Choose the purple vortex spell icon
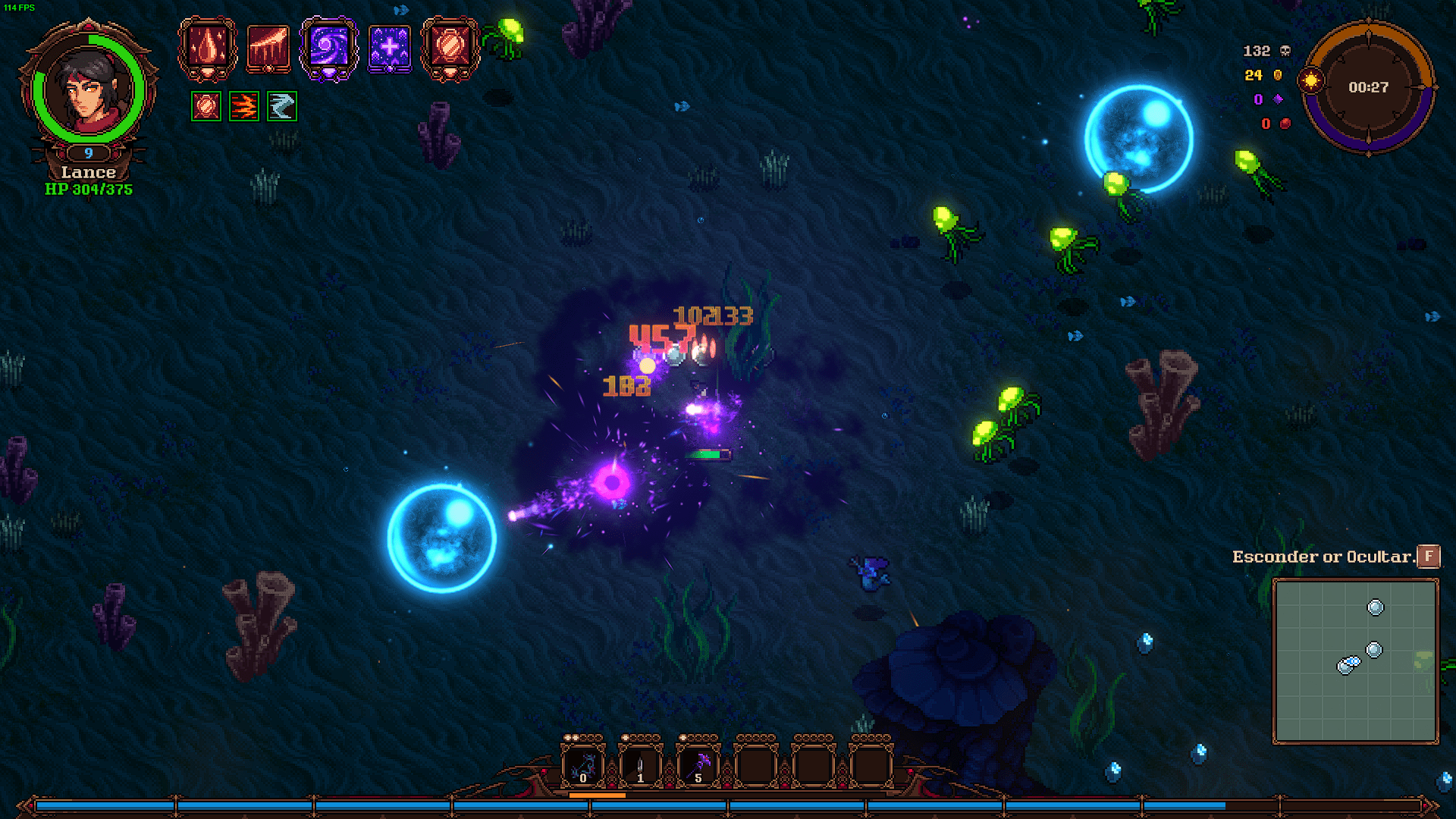 (328, 48)
